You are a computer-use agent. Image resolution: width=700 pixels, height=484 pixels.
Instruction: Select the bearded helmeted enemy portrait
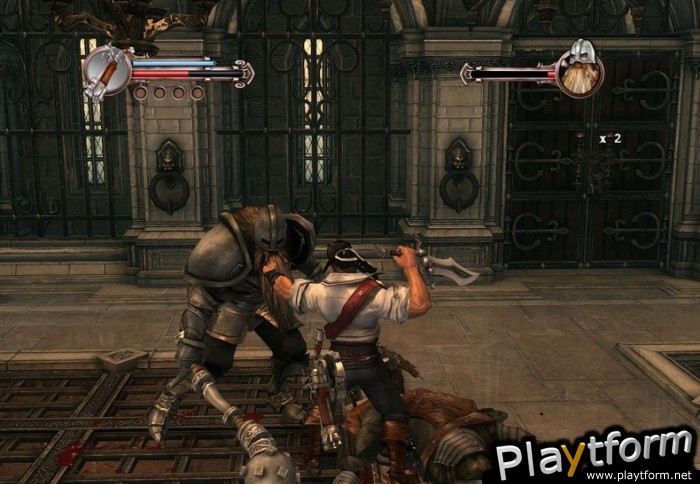579,69
